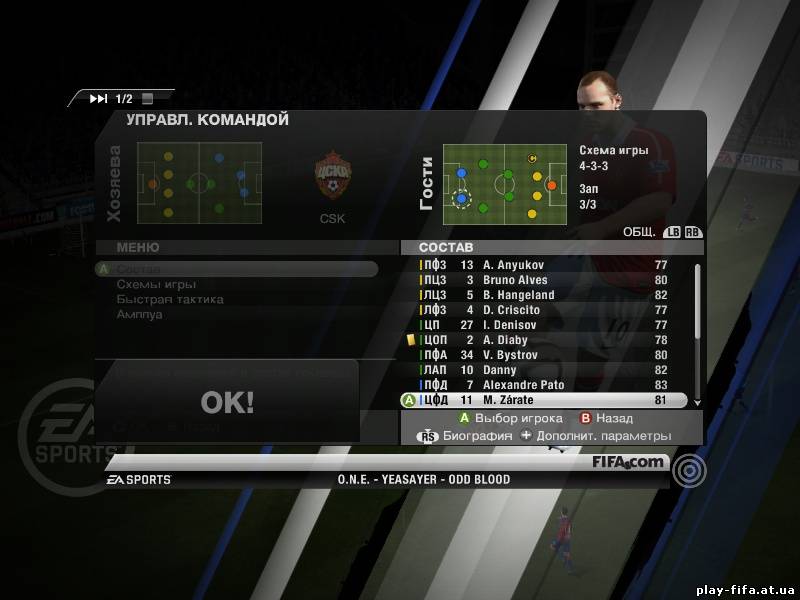
Task: Select the Состав menu entry
Action: (138, 269)
